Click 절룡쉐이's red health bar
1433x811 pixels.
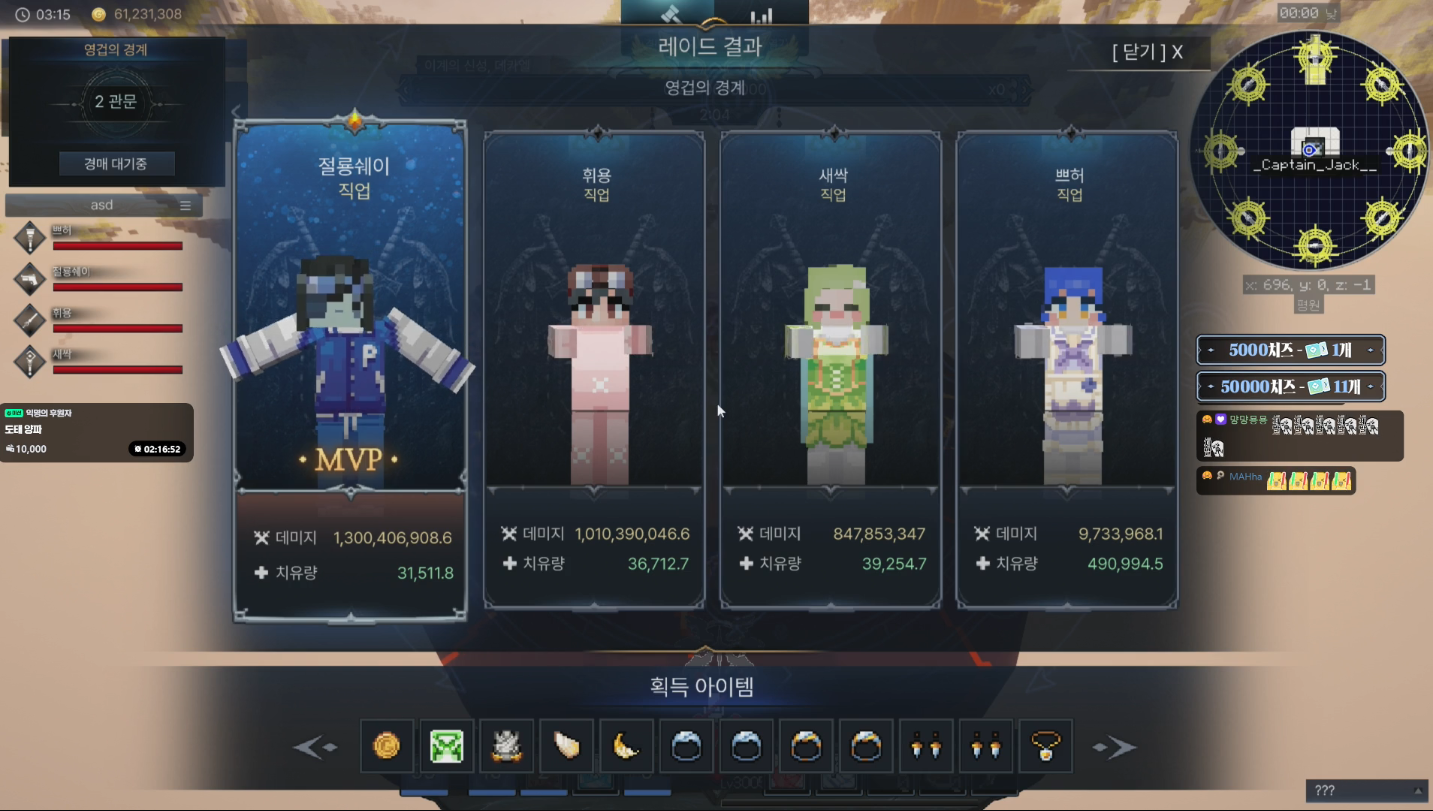117,288
